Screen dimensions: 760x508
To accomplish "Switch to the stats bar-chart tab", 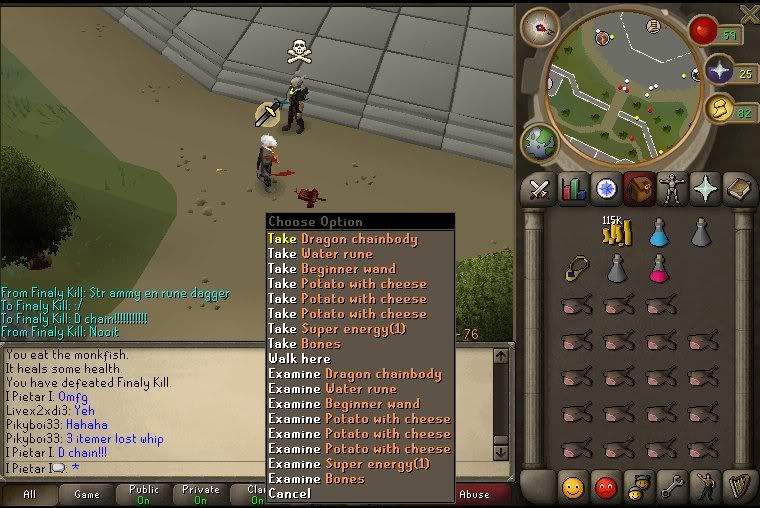I will (x=573, y=188).
